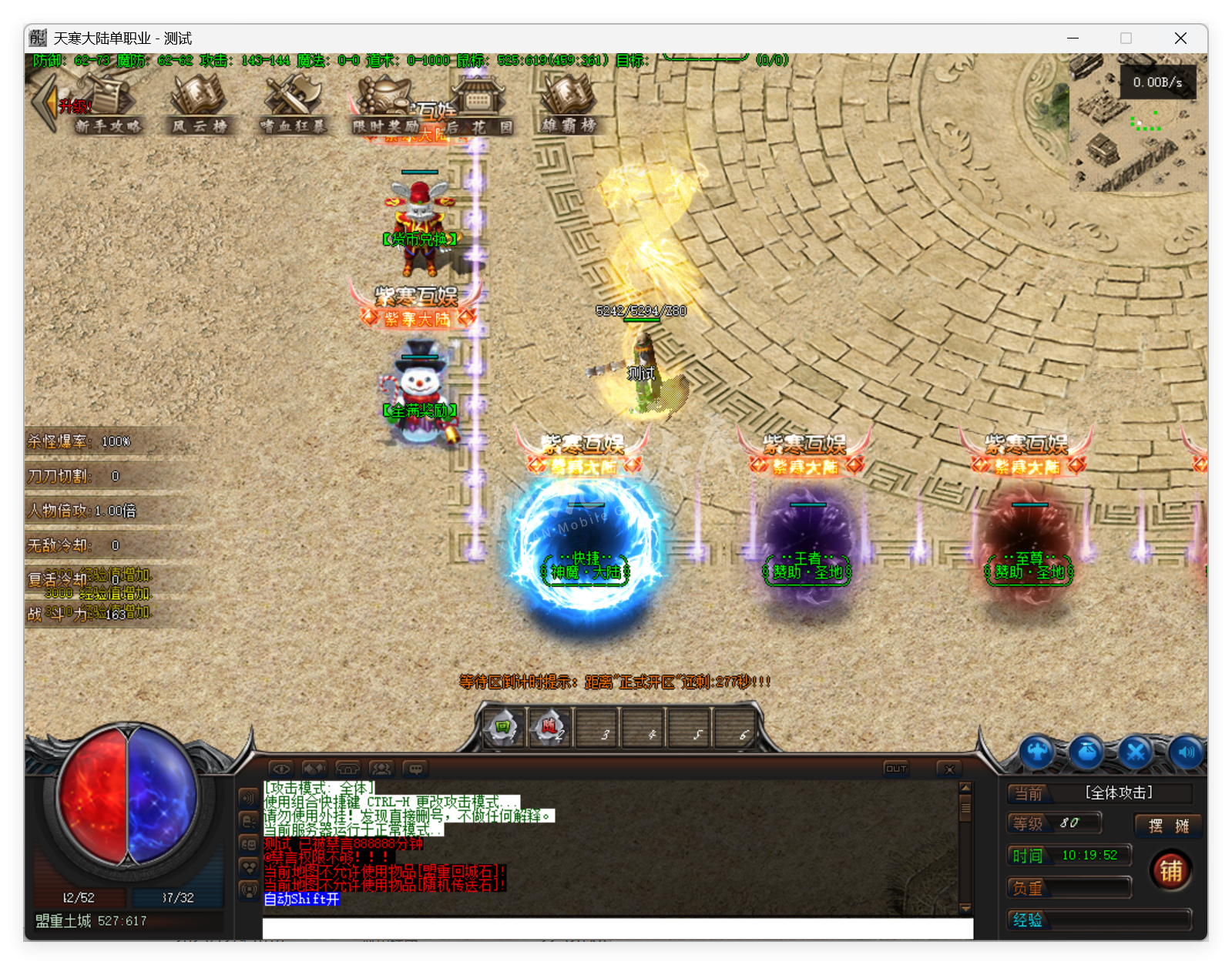This screenshot has height=965, width=1232.
Task: Switch to a chat channel via the leftmost speaker tab
Action: tap(248, 799)
